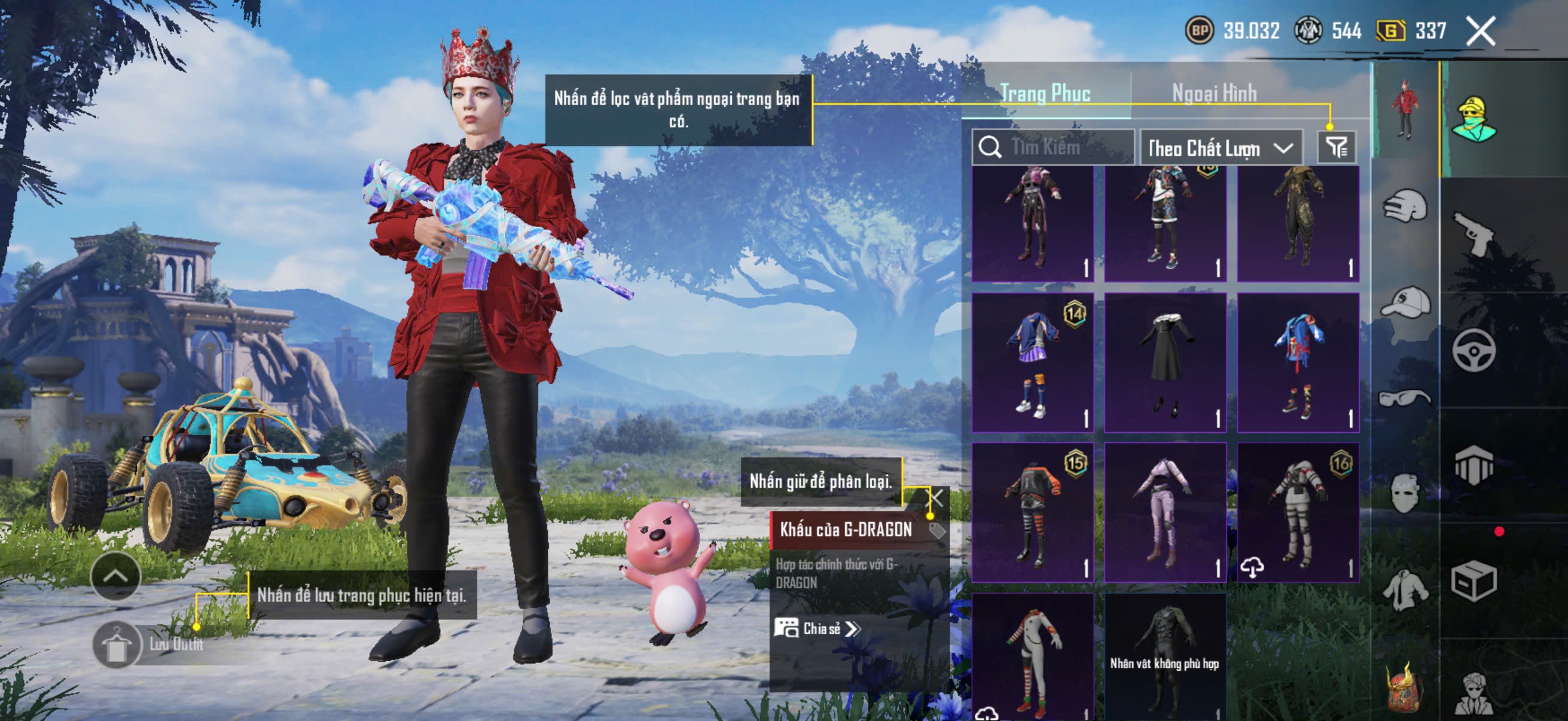
Task: Expand the up-arrow circle button
Action: pos(115,576)
